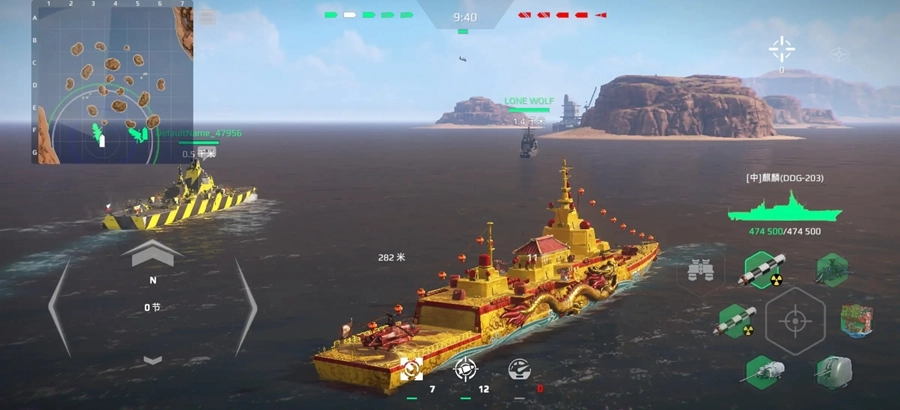Select the lower nuclear missile weapon
Image resolution: width=900 pixels, height=410 pixels.
[x=735, y=321]
